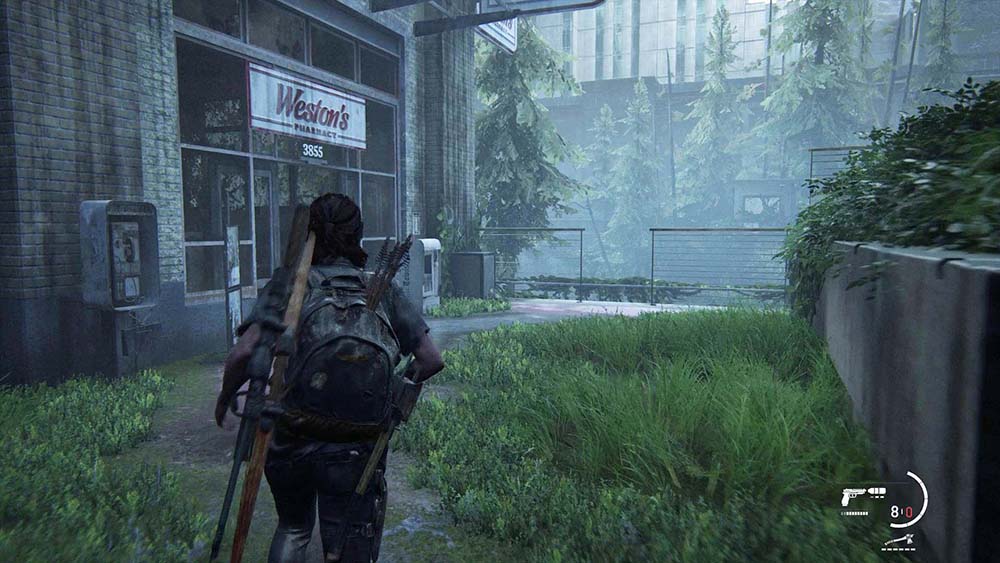Choose the bullet ammo type icon
The width and height of the screenshot is (1000, 563).
point(877,491)
